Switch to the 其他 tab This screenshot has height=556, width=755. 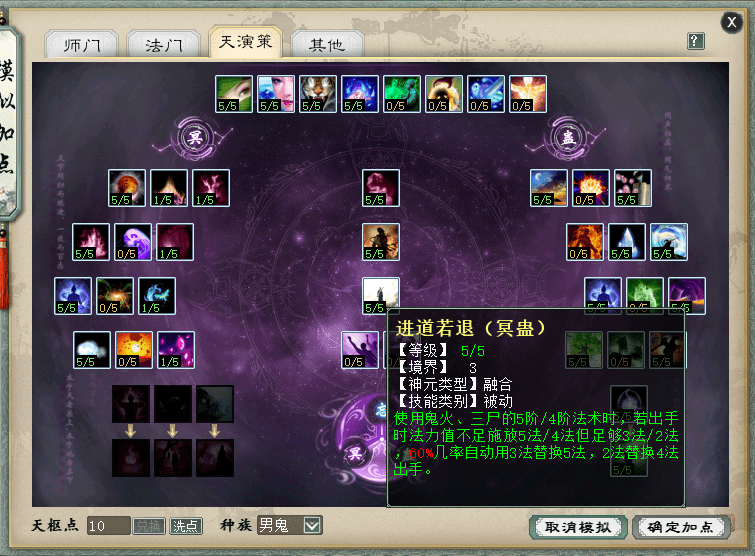[x=326, y=45]
